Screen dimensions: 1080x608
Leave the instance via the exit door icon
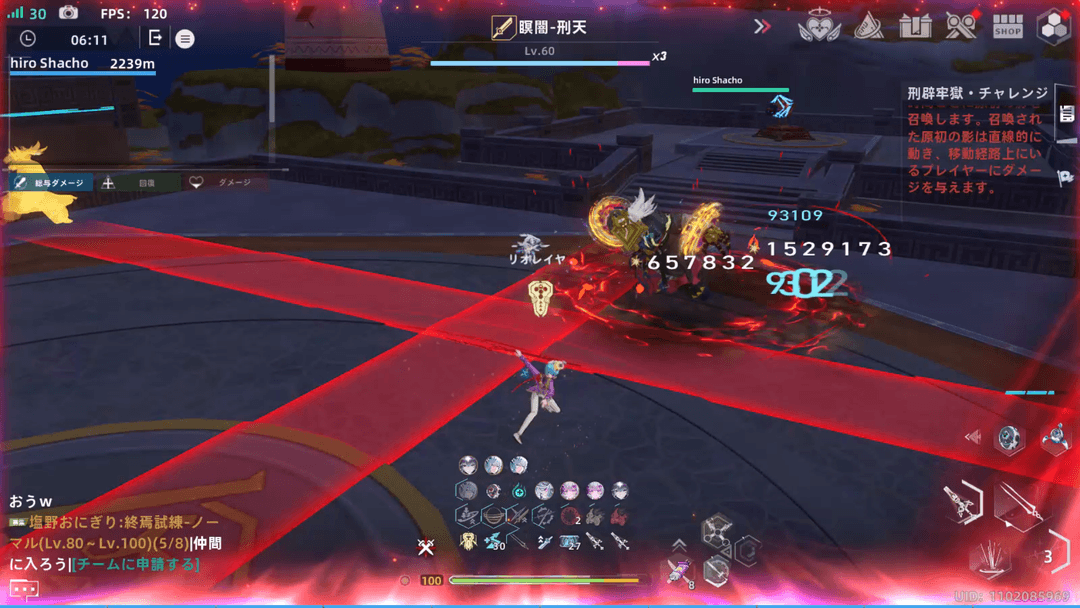coord(155,38)
